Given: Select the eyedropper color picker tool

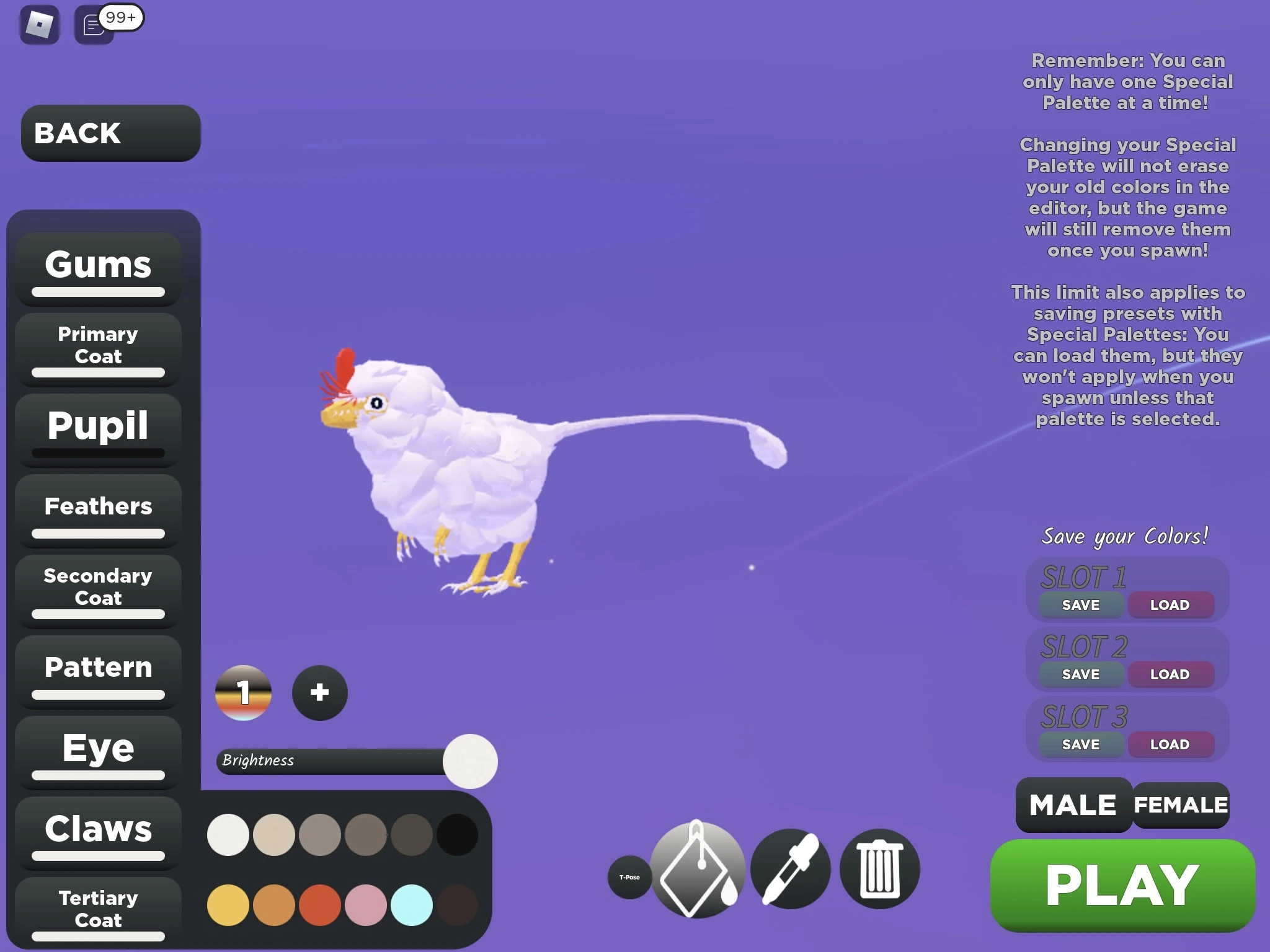Looking at the screenshot, I should click(x=789, y=868).
